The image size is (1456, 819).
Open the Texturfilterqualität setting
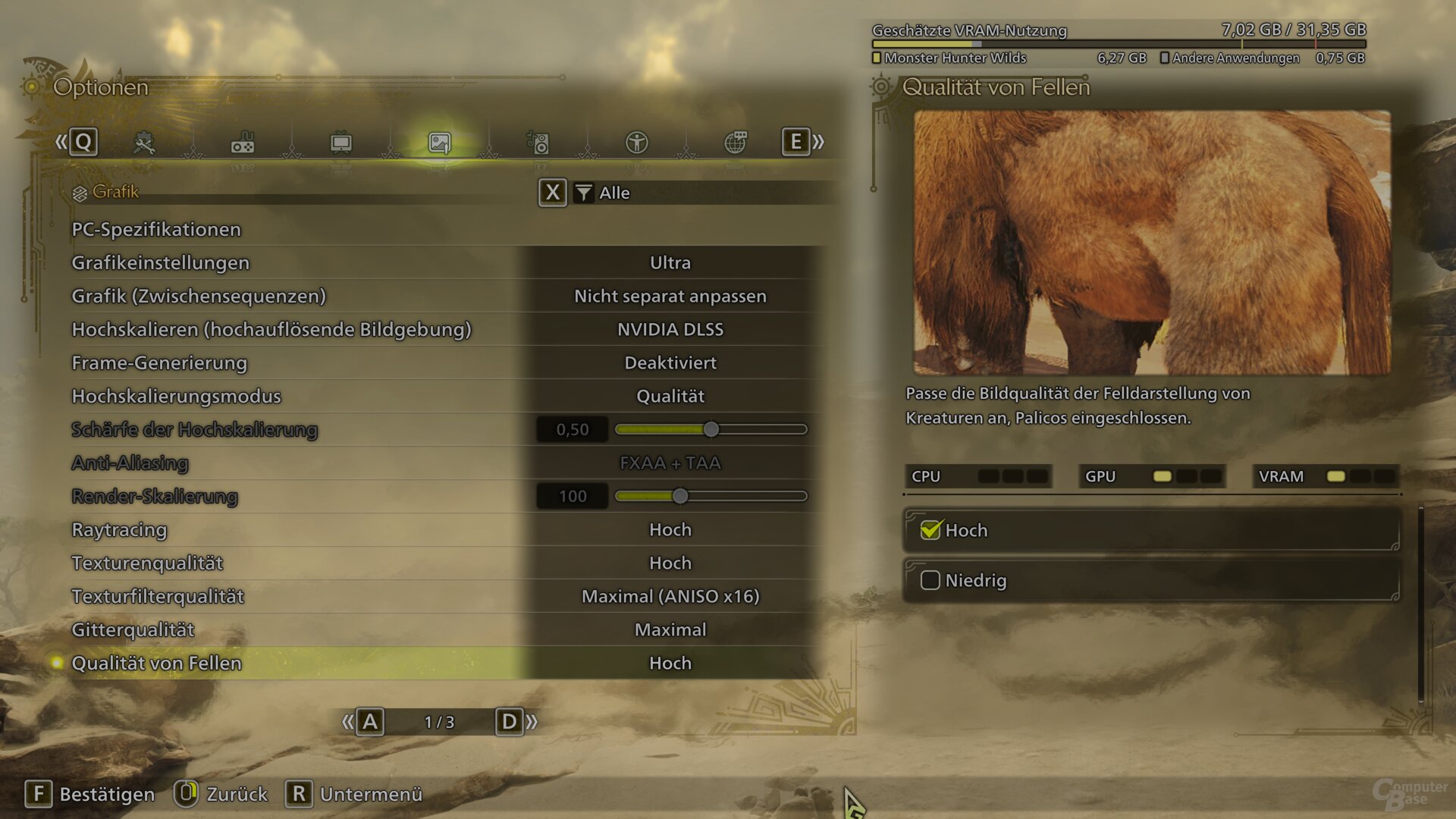click(670, 596)
